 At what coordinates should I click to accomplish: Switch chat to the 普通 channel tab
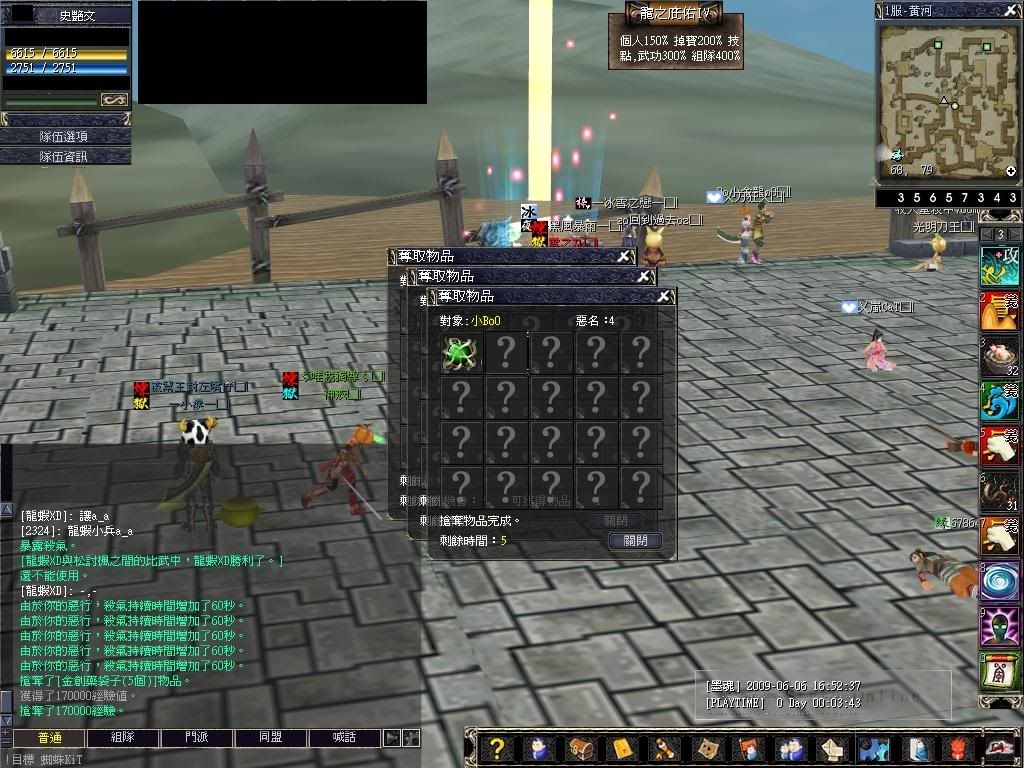[49, 738]
